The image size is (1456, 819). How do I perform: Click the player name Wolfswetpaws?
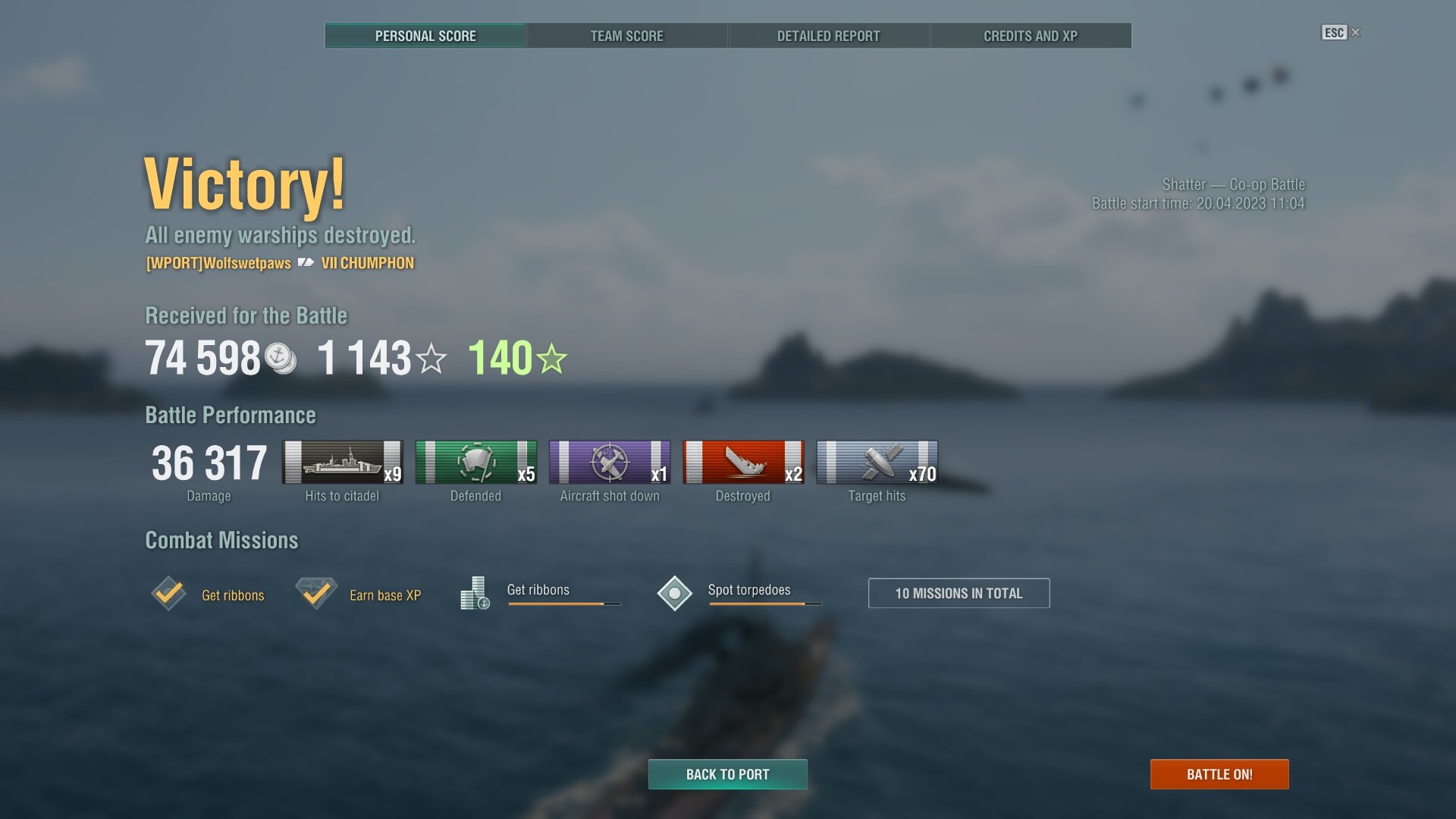tap(218, 263)
